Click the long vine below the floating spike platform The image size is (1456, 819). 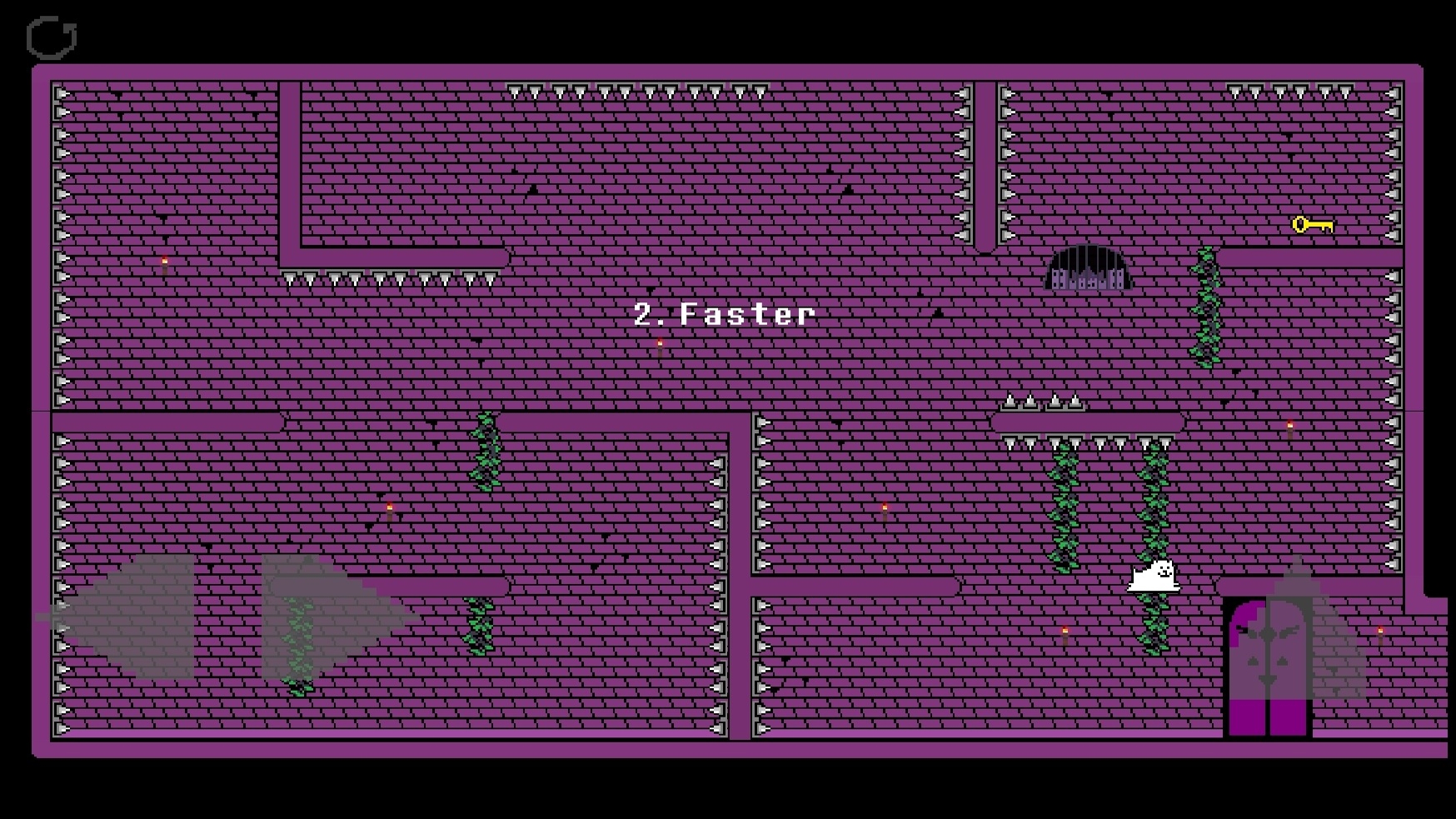coord(1065,508)
